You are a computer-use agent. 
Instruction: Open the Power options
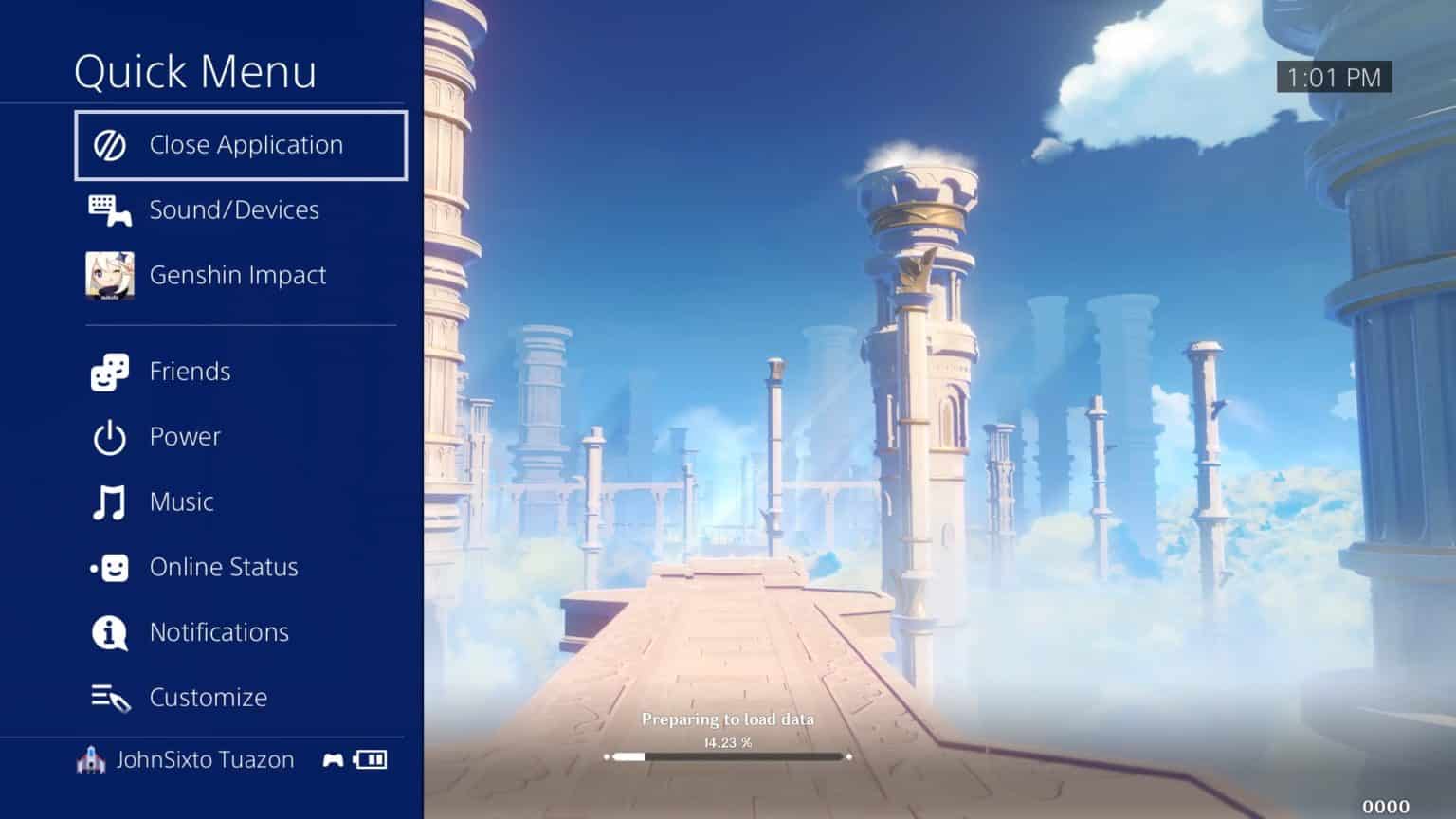185,437
